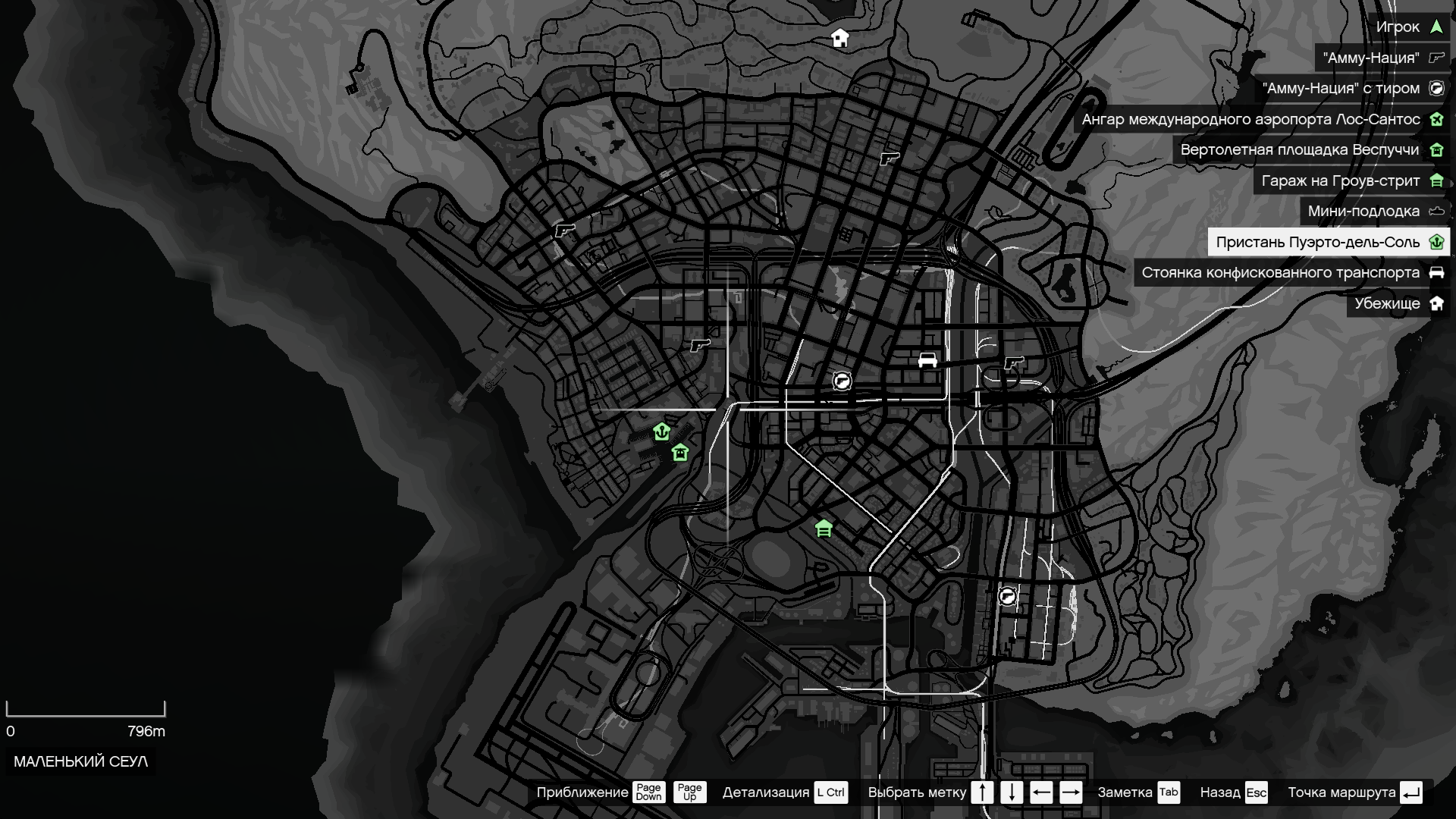1456x819 pixels.
Task: Click the Игрок entry at legend top
Action: pos(1407,27)
